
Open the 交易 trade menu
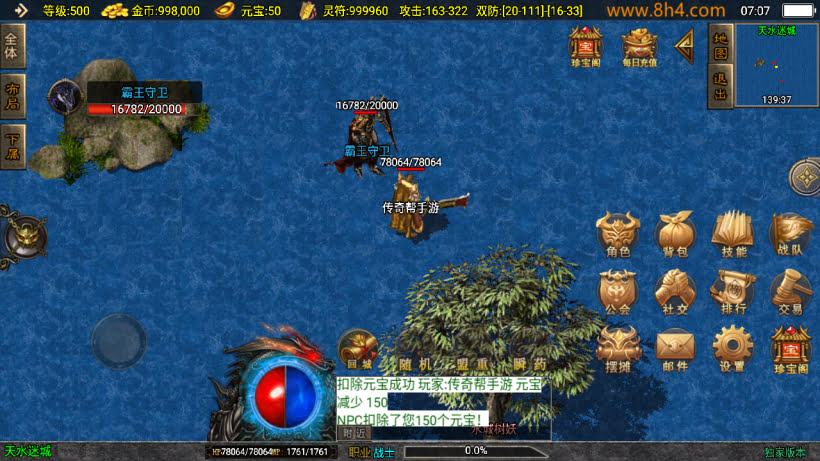[x=790, y=292]
